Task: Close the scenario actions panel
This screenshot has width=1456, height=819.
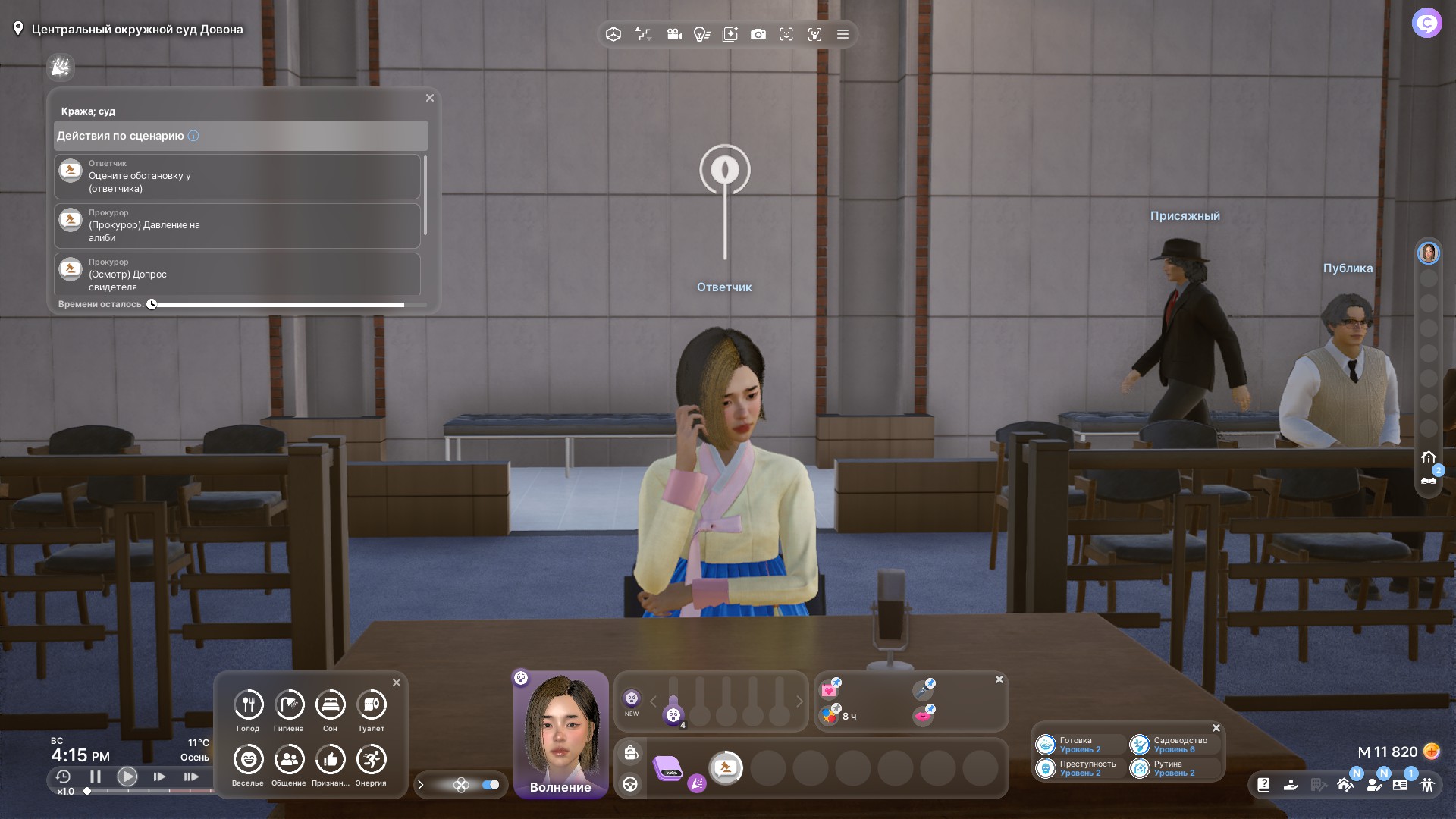Action: coord(430,98)
